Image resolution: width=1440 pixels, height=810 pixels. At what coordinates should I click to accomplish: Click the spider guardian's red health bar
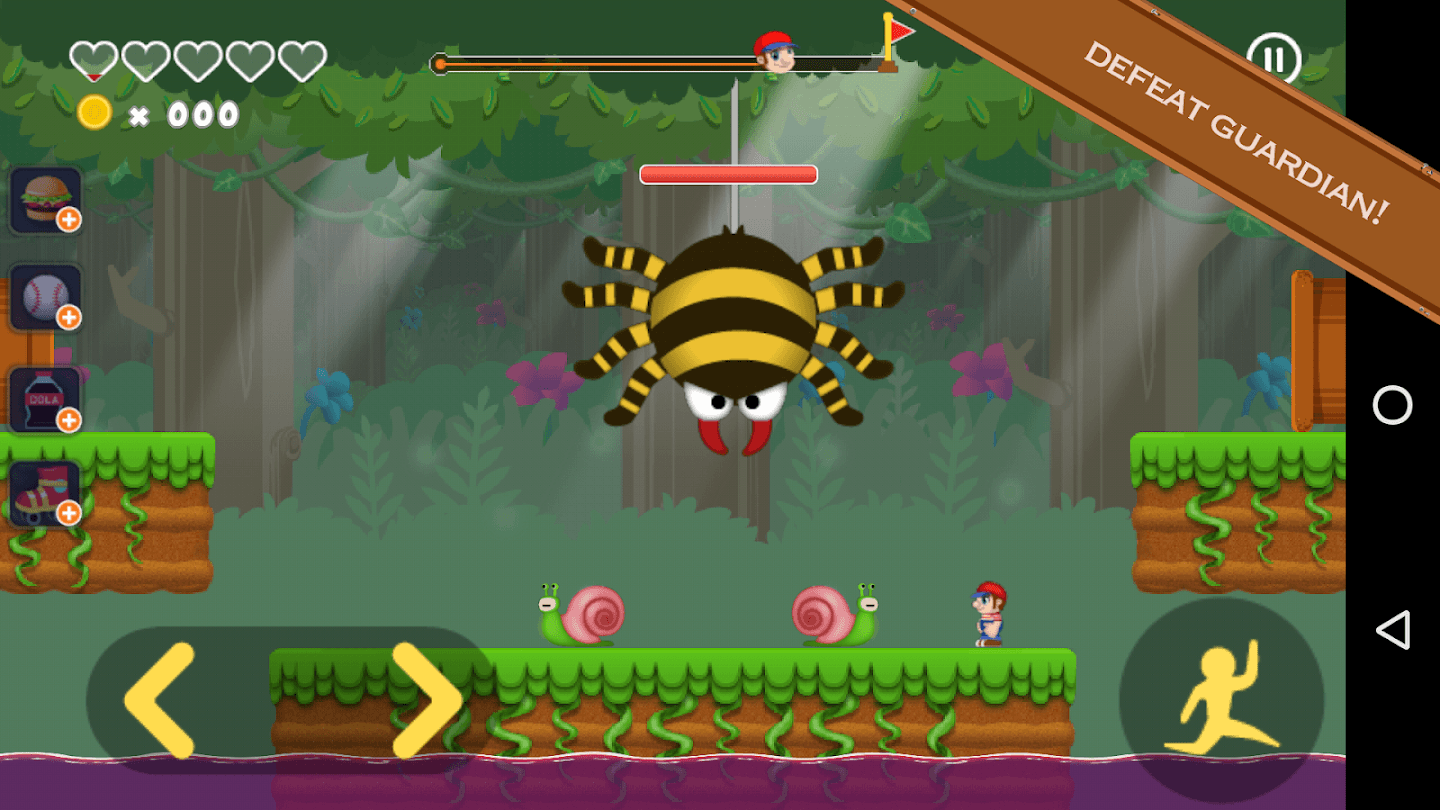click(x=727, y=174)
